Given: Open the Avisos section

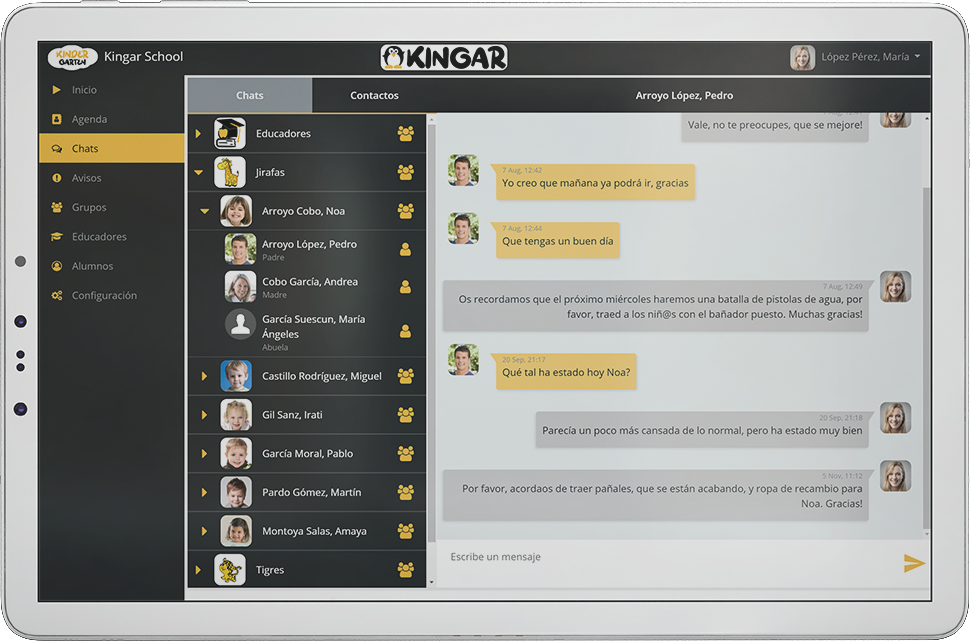Looking at the screenshot, I should click(x=86, y=178).
